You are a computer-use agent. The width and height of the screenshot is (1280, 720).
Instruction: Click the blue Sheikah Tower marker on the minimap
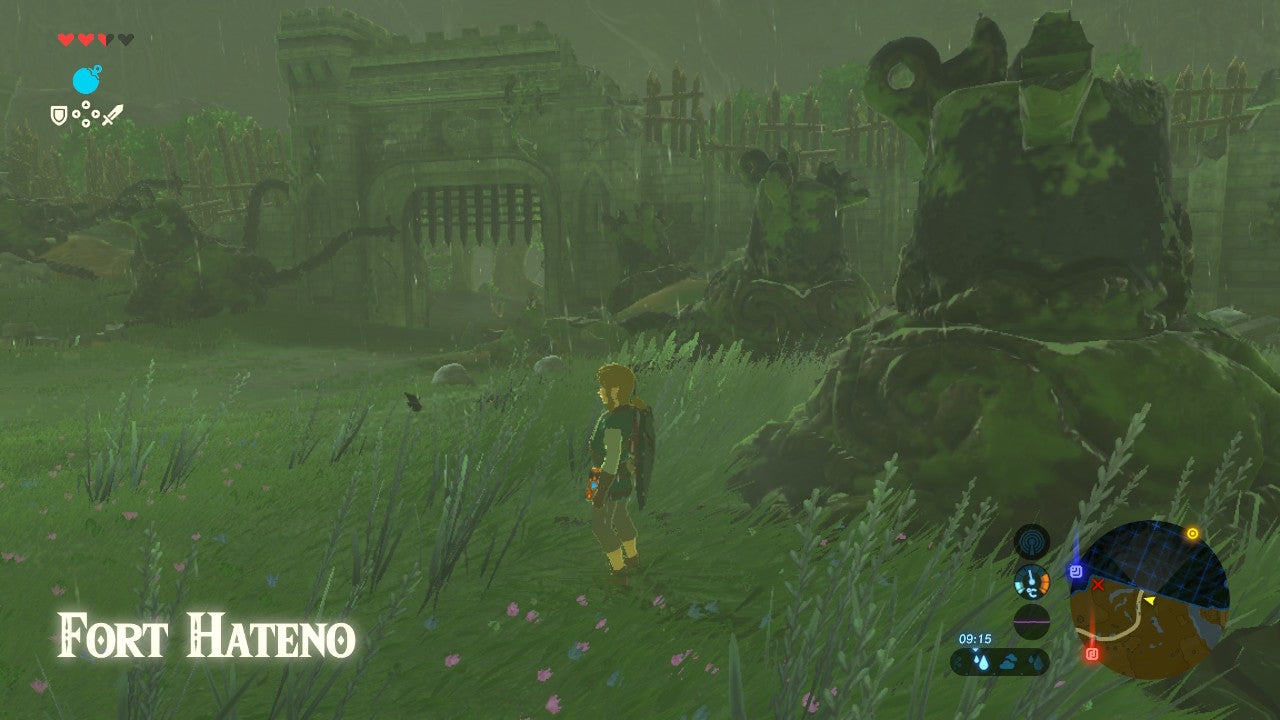coord(1077,572)
